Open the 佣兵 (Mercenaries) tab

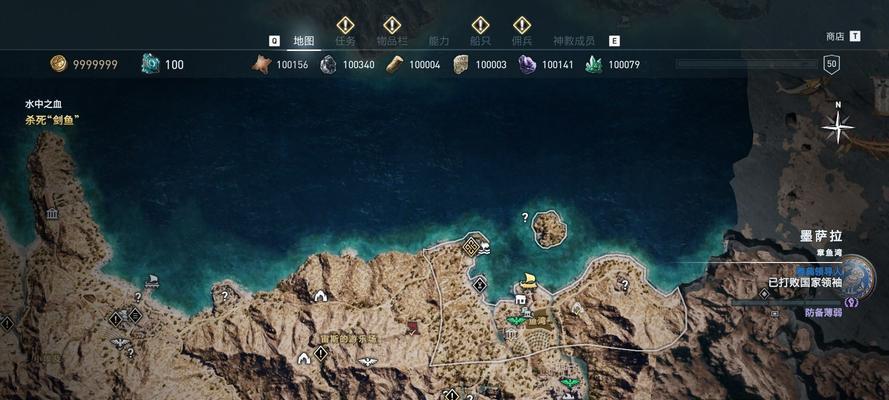tap(522, 41)
